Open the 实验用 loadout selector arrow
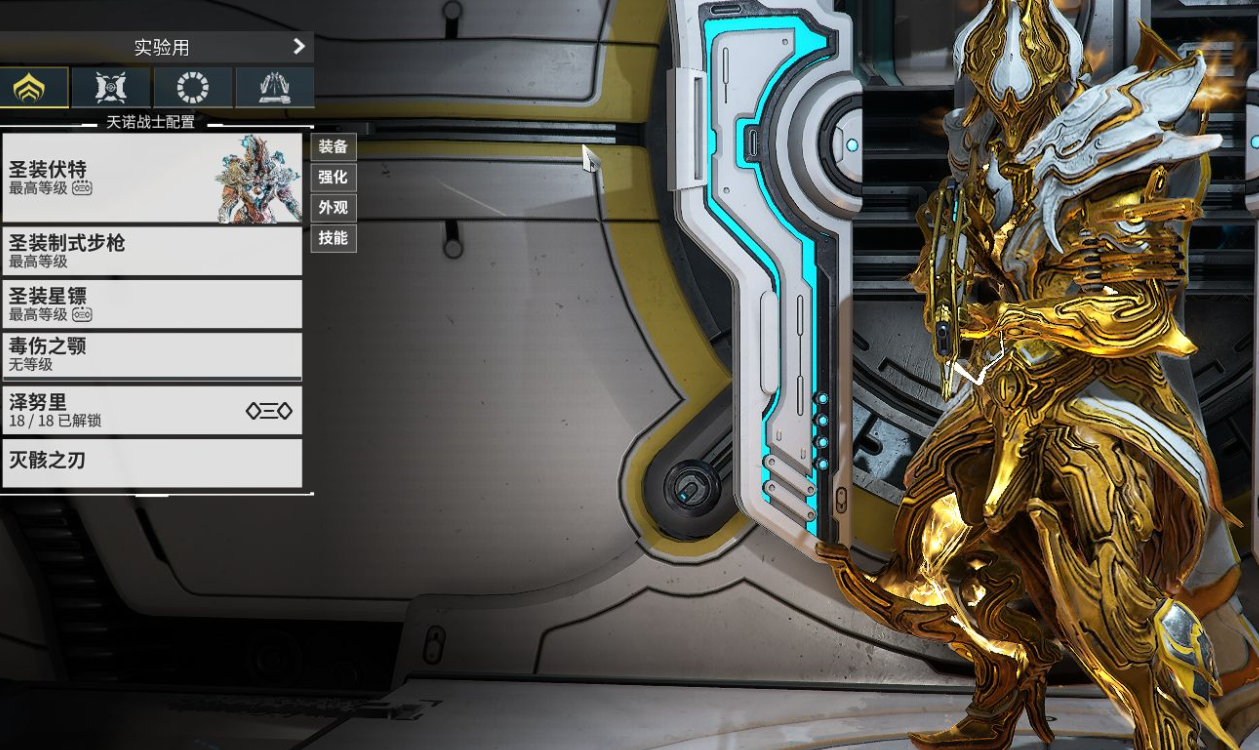This screenshot has width=1259, height=750. click(298, 46)
